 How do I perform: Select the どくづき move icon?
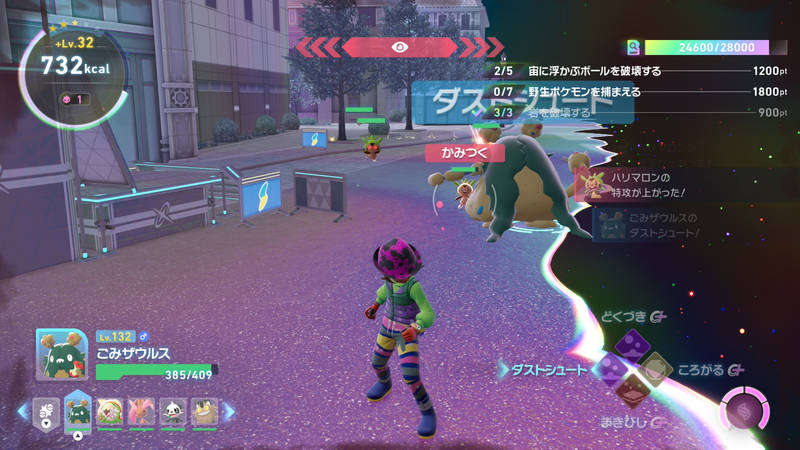coord(628,345)
